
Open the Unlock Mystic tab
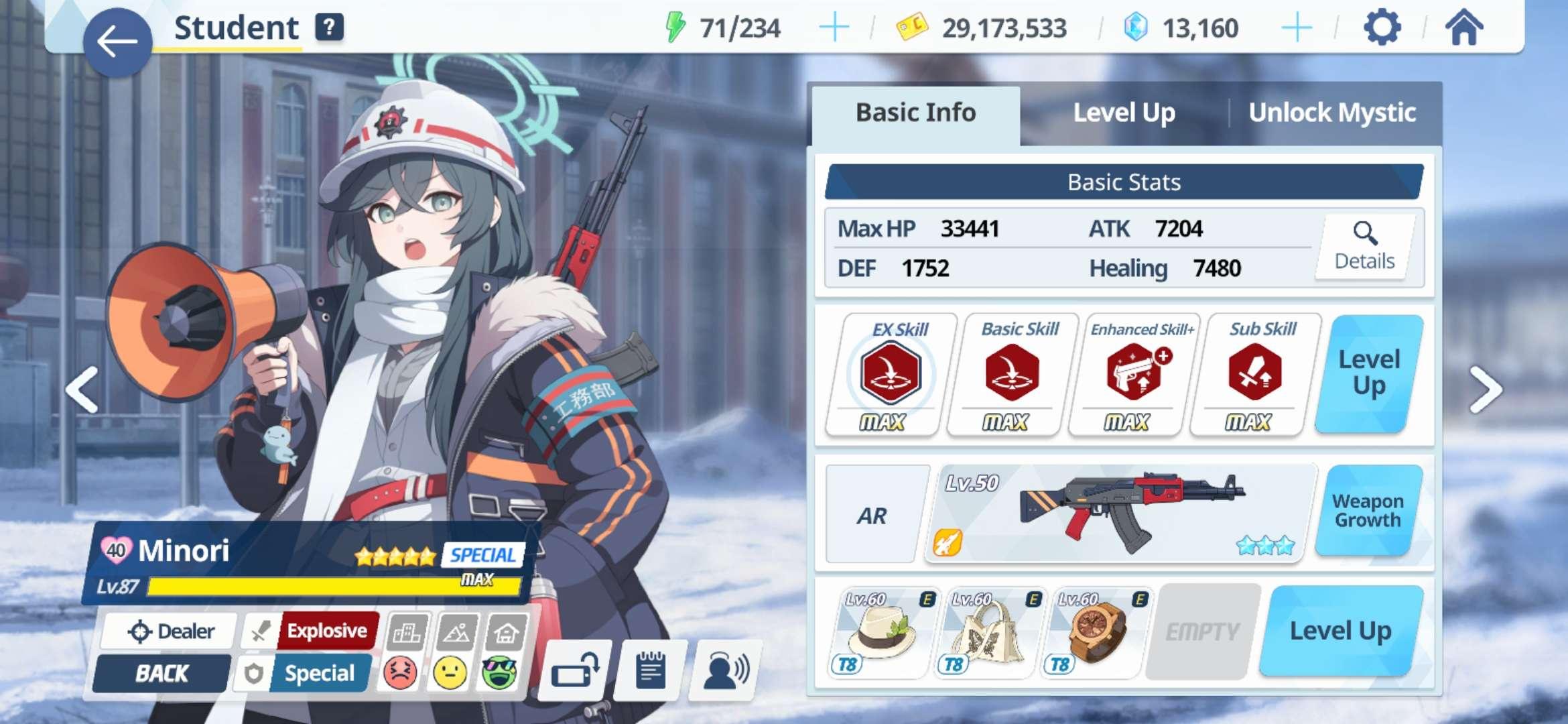(1332, 113)
